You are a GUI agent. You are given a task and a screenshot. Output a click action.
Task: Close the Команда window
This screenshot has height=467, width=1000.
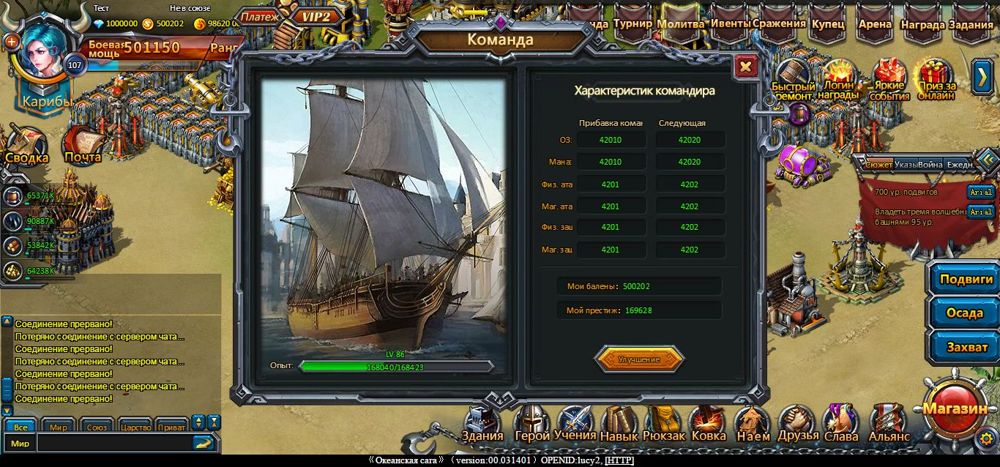click(x=745, y=67)
